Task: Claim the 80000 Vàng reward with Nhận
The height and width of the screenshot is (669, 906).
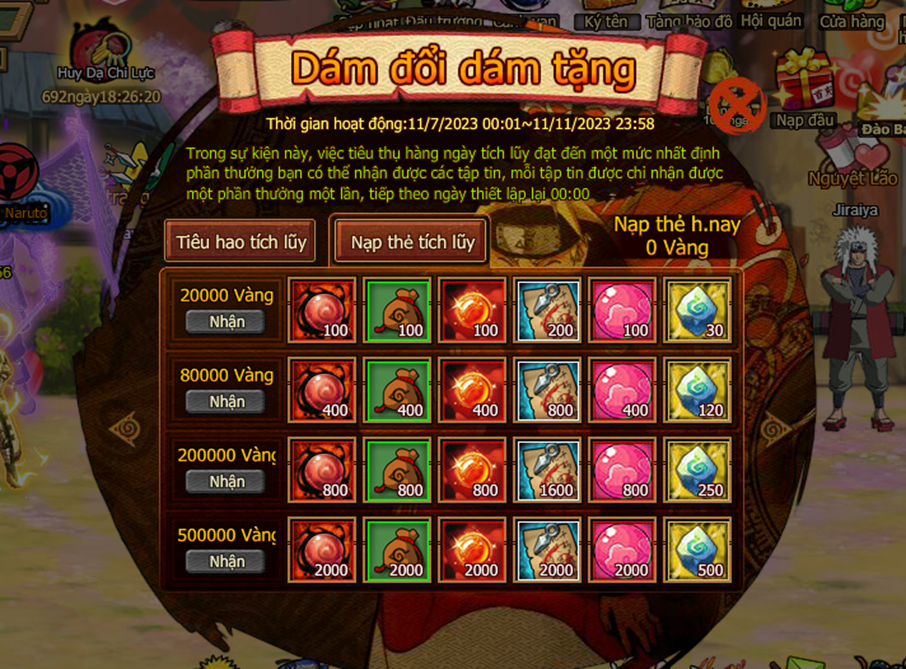Action: (x=226, y=402)
